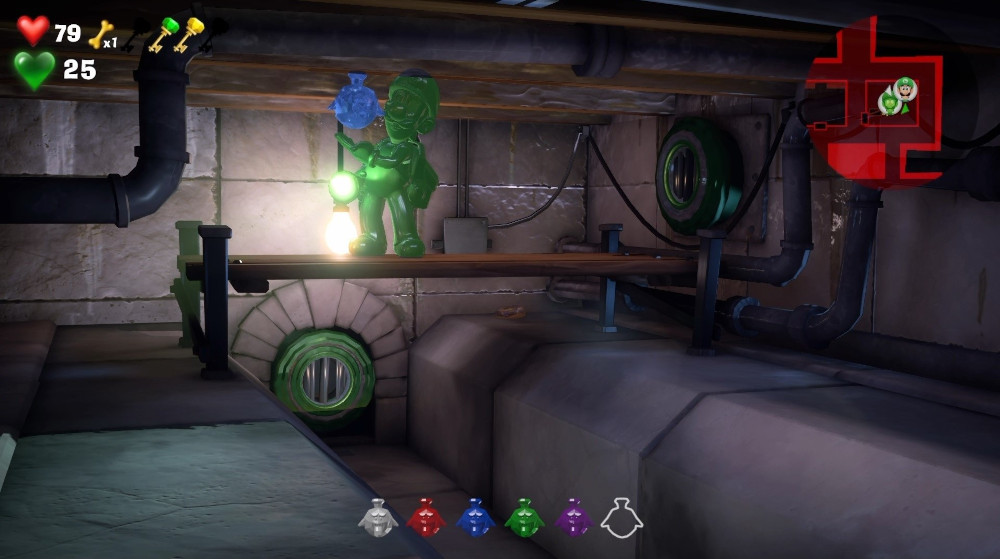Select the red gem icon

426,519
